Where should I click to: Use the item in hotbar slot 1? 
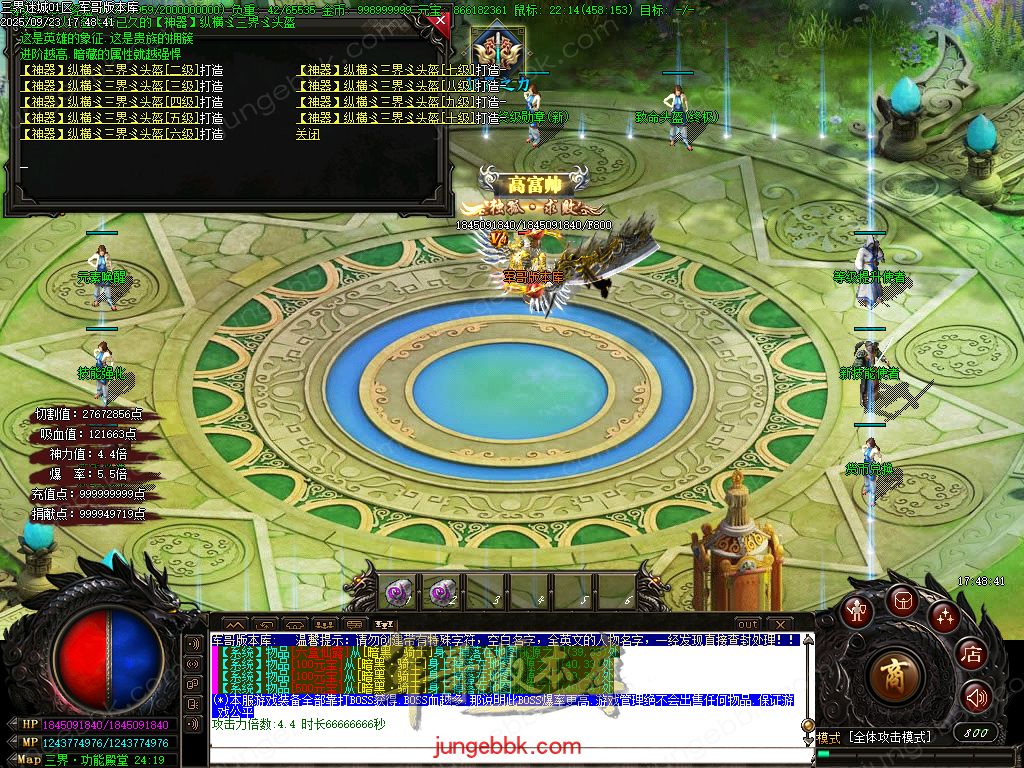[x=397, y=593]
